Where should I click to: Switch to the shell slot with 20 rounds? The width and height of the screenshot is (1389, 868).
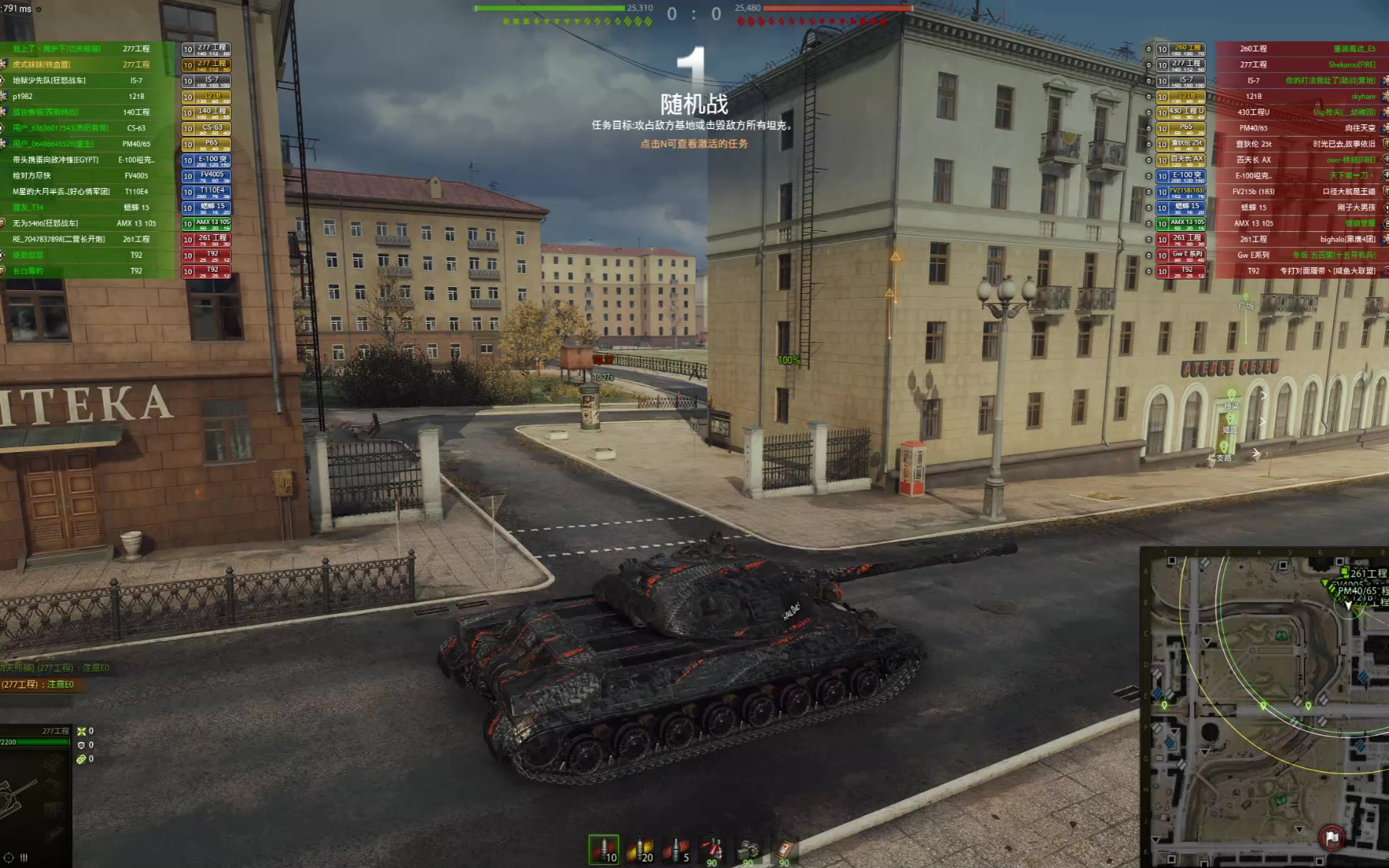point(640,850)
